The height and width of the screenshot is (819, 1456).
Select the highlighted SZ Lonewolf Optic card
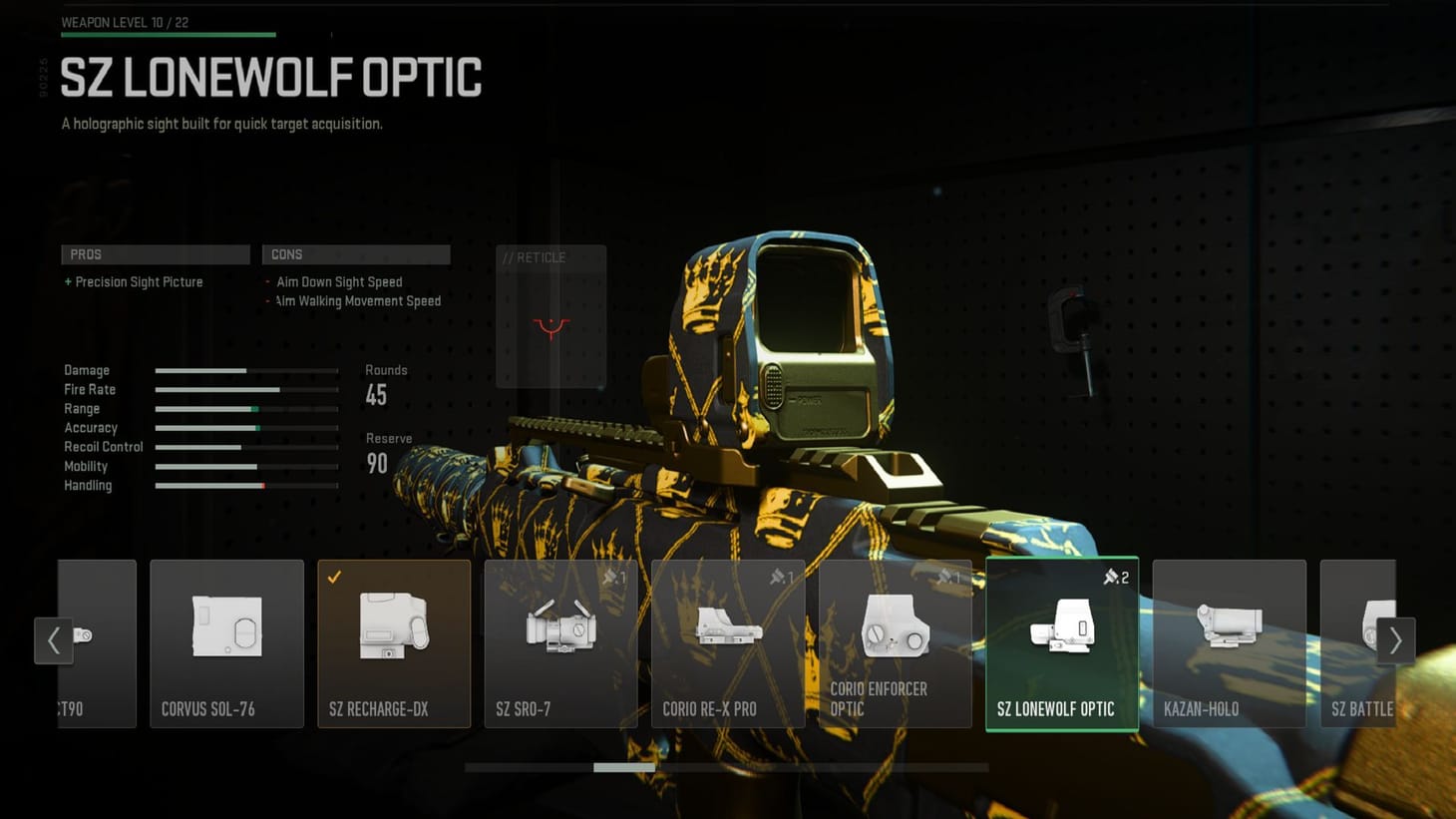pyautogui.click(x=1061, y=643)
